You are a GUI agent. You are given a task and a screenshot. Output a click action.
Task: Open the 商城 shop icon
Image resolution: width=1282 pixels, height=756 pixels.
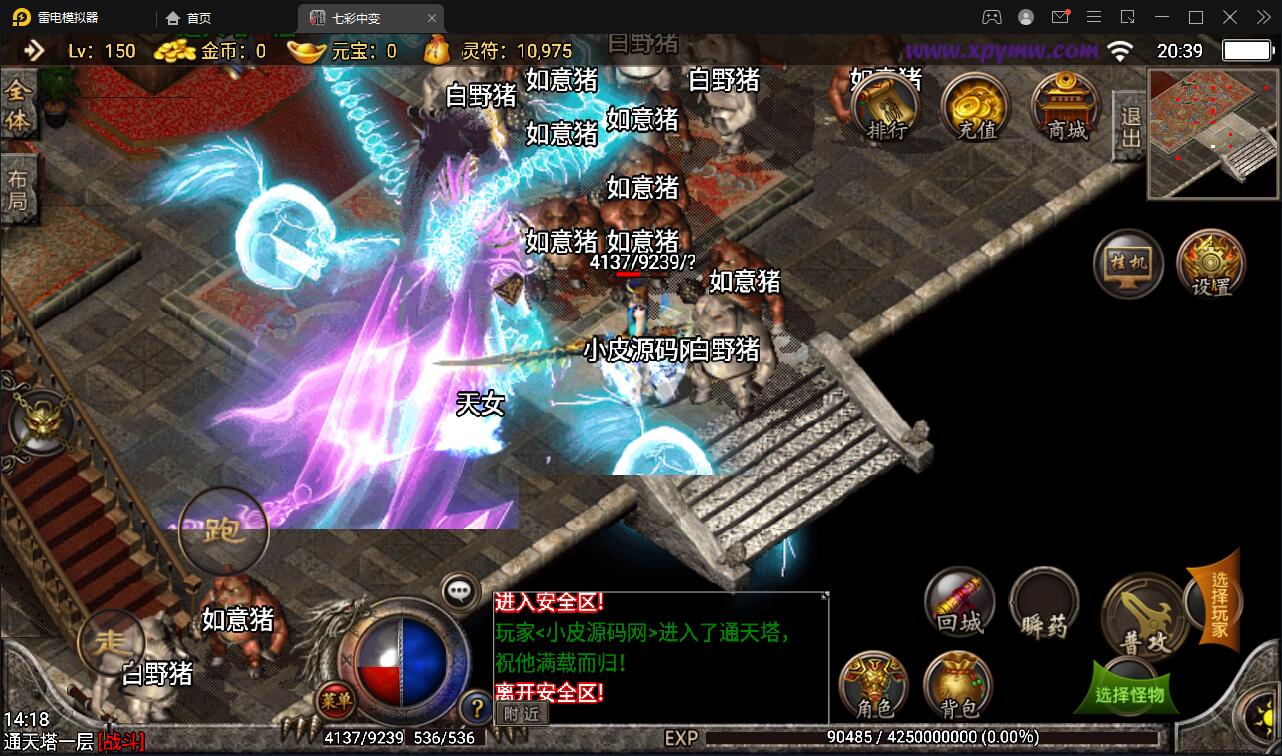tap(1066, 106)
